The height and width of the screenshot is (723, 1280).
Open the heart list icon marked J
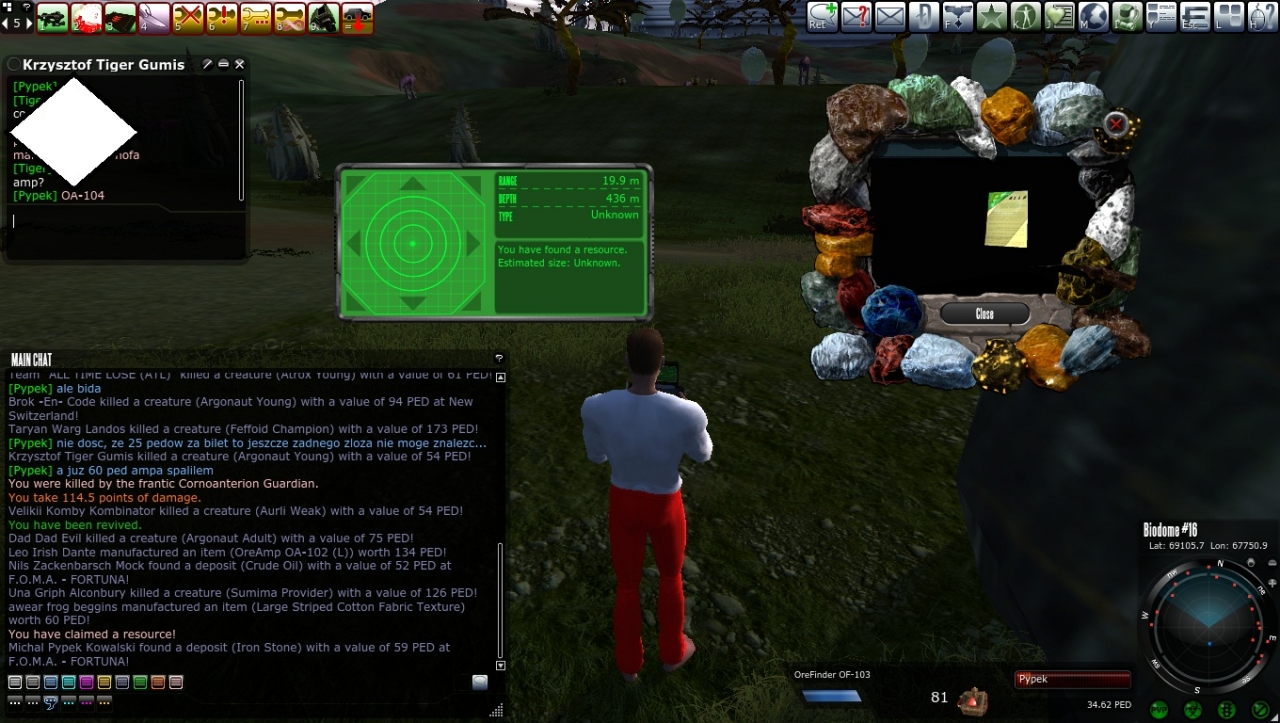pos(1059,16)
